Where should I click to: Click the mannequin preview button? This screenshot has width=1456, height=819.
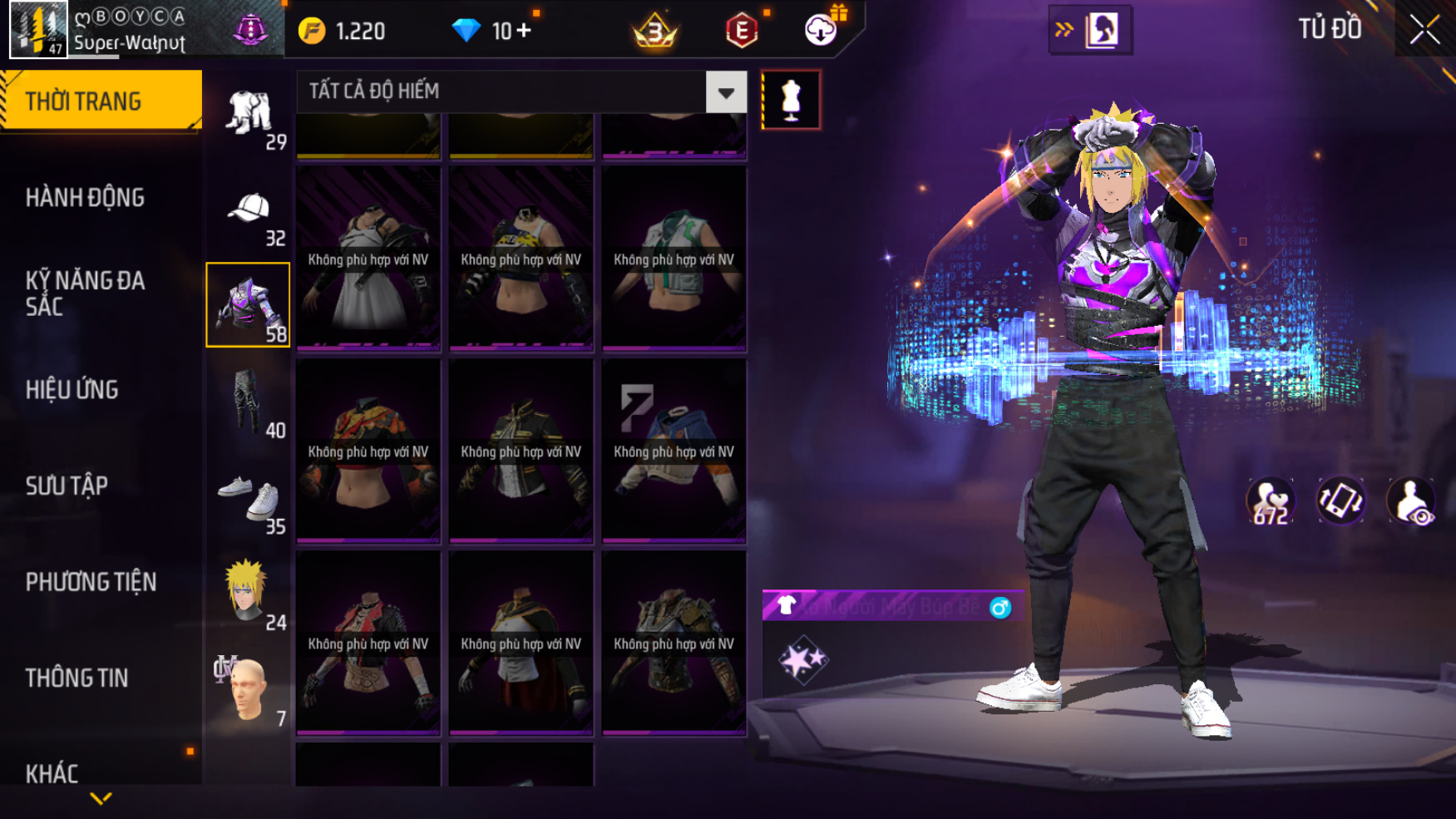(x=791, y=100)
